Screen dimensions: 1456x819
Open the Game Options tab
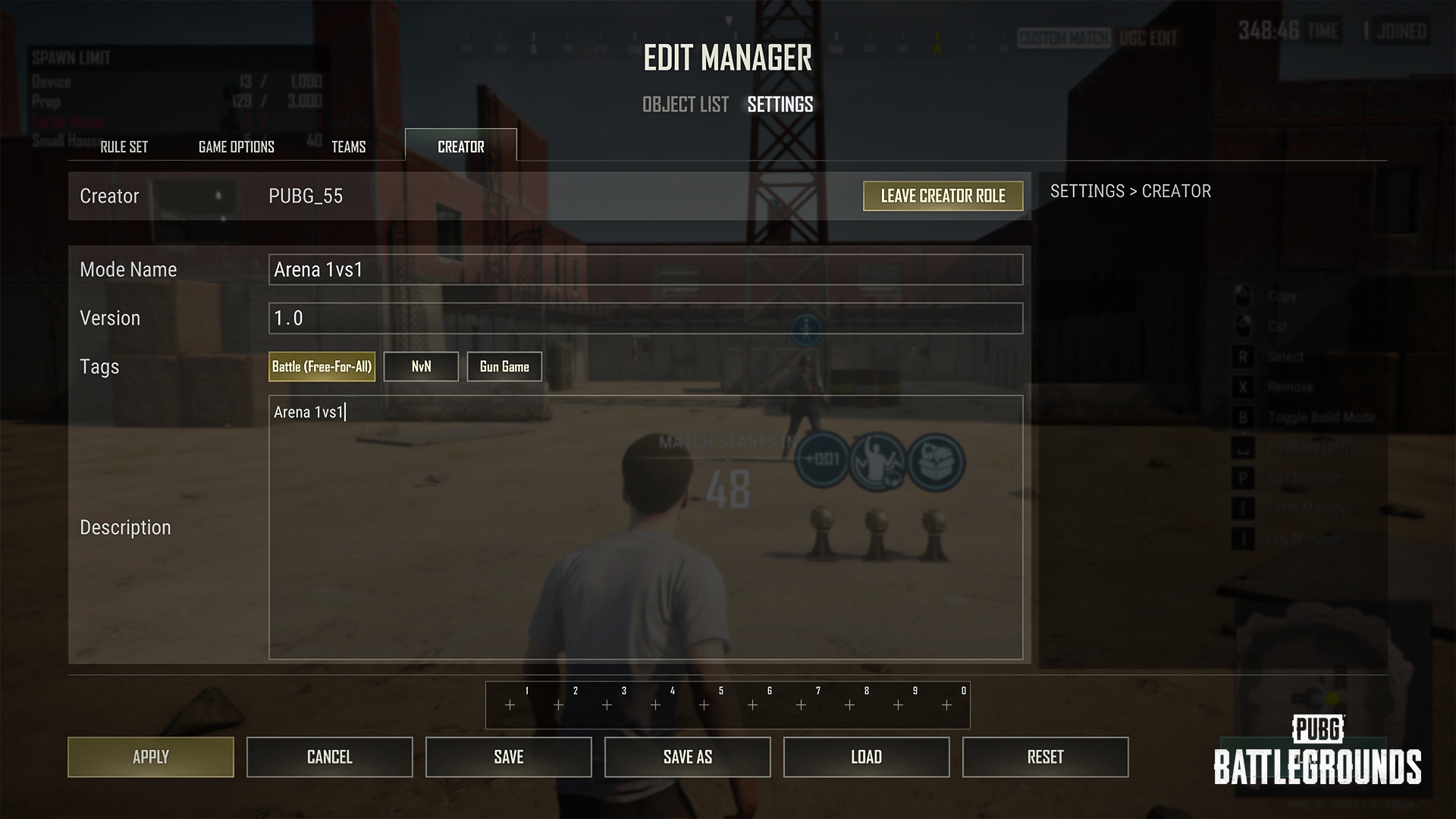click(237, 147)
